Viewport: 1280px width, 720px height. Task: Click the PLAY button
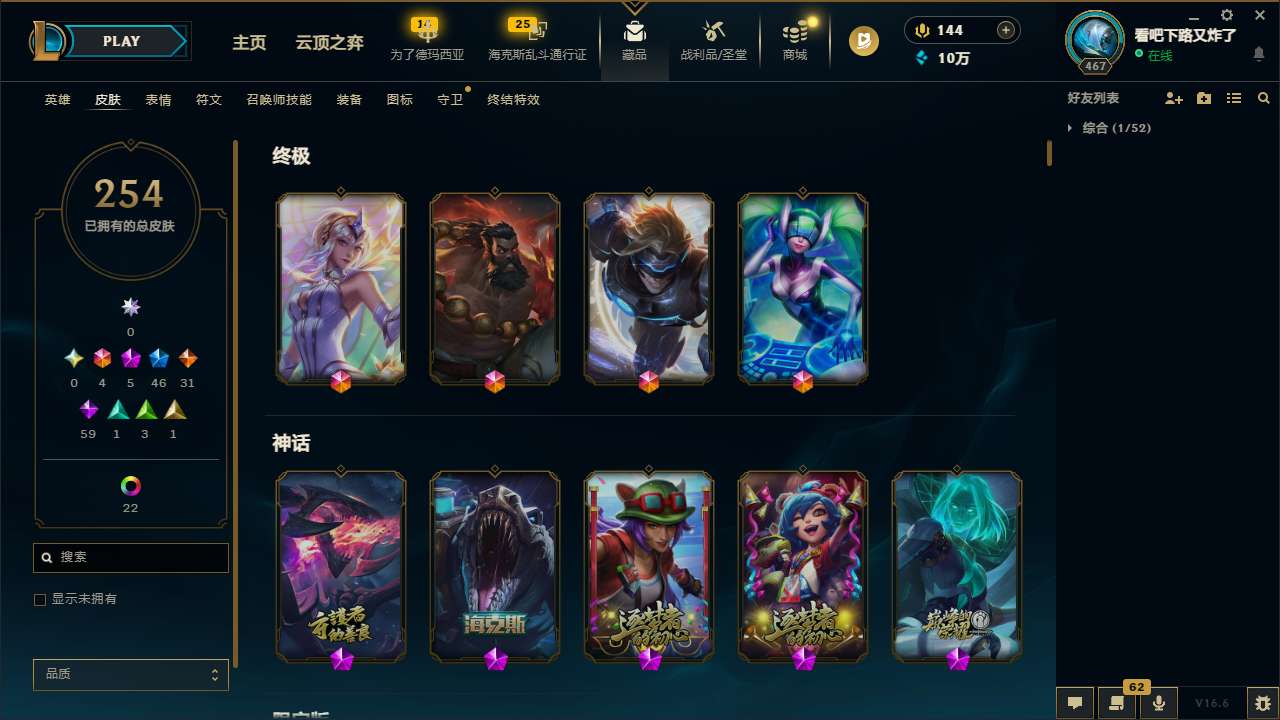pyautogui.click(x=121, y=41)
